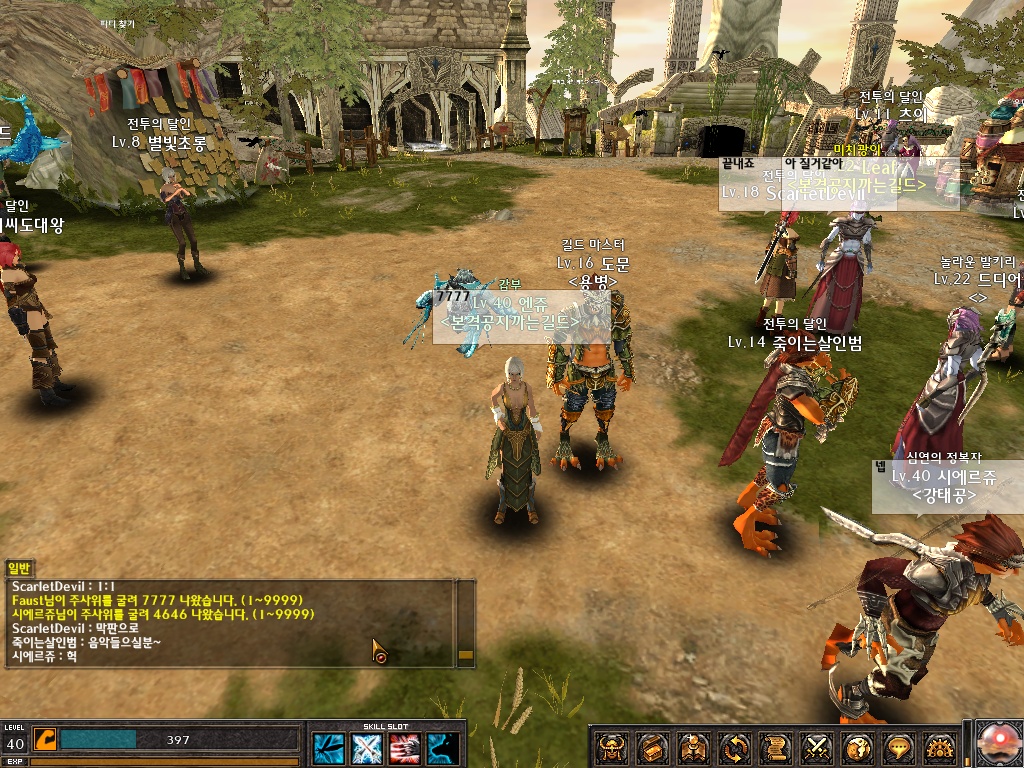
Task: Click the orange flexed arm icon
Action: coord(45,739)
